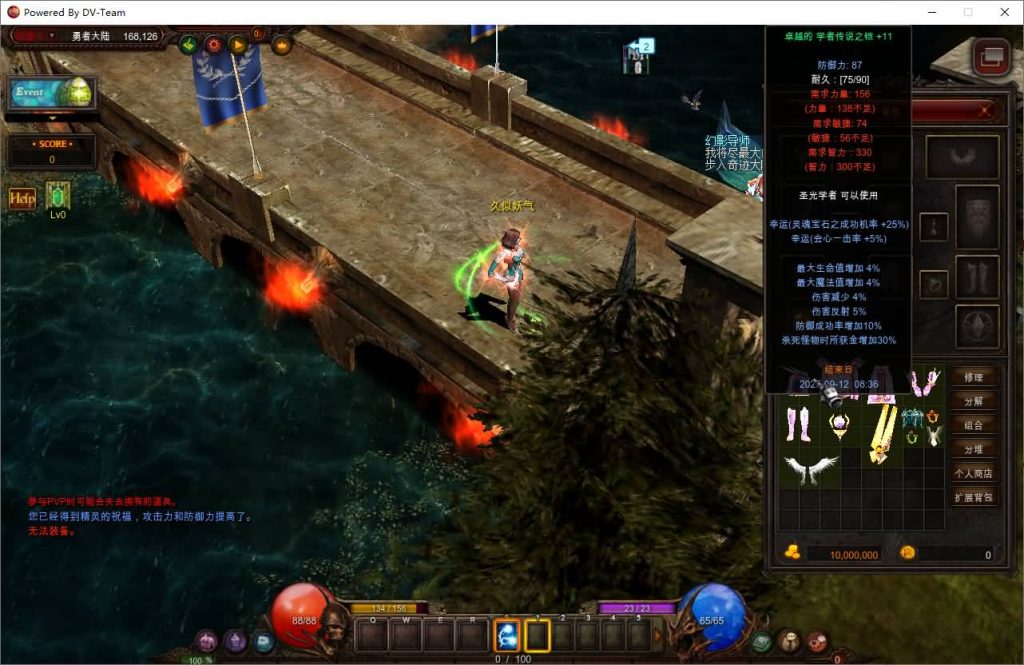This screenshot has width=1024, height=665.
Task: Open the red window icon at top right
Action: 991,57
